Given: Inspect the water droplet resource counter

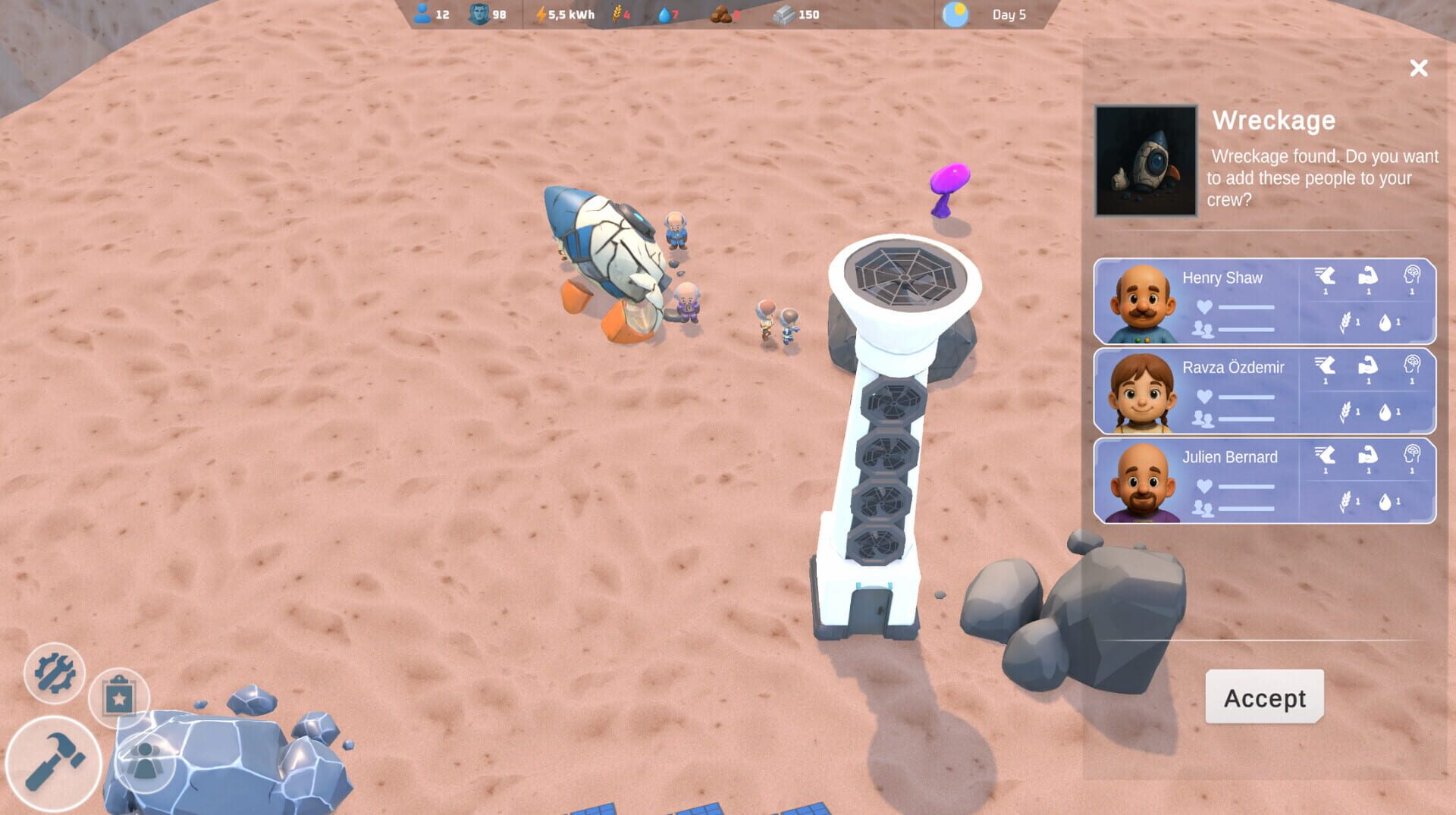Looking at the screenshot, I should tap(669, 13).
